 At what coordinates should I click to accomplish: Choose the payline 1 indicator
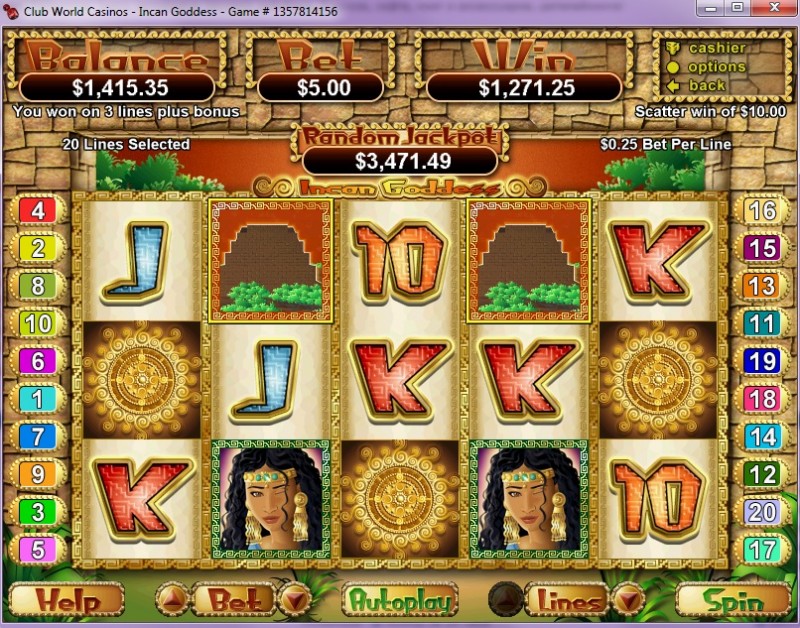39,400
